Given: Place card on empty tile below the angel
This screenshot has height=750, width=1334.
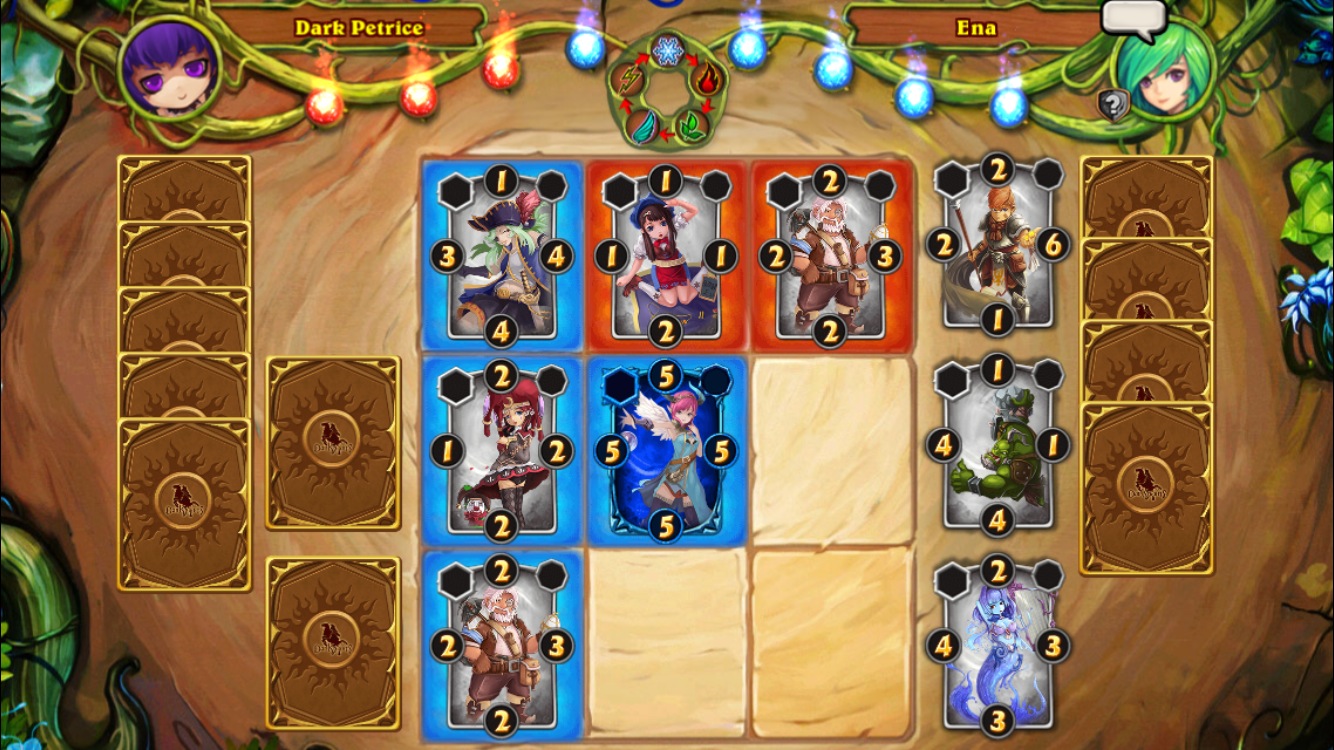Looking at the screenshot, I should coord(667,643).
